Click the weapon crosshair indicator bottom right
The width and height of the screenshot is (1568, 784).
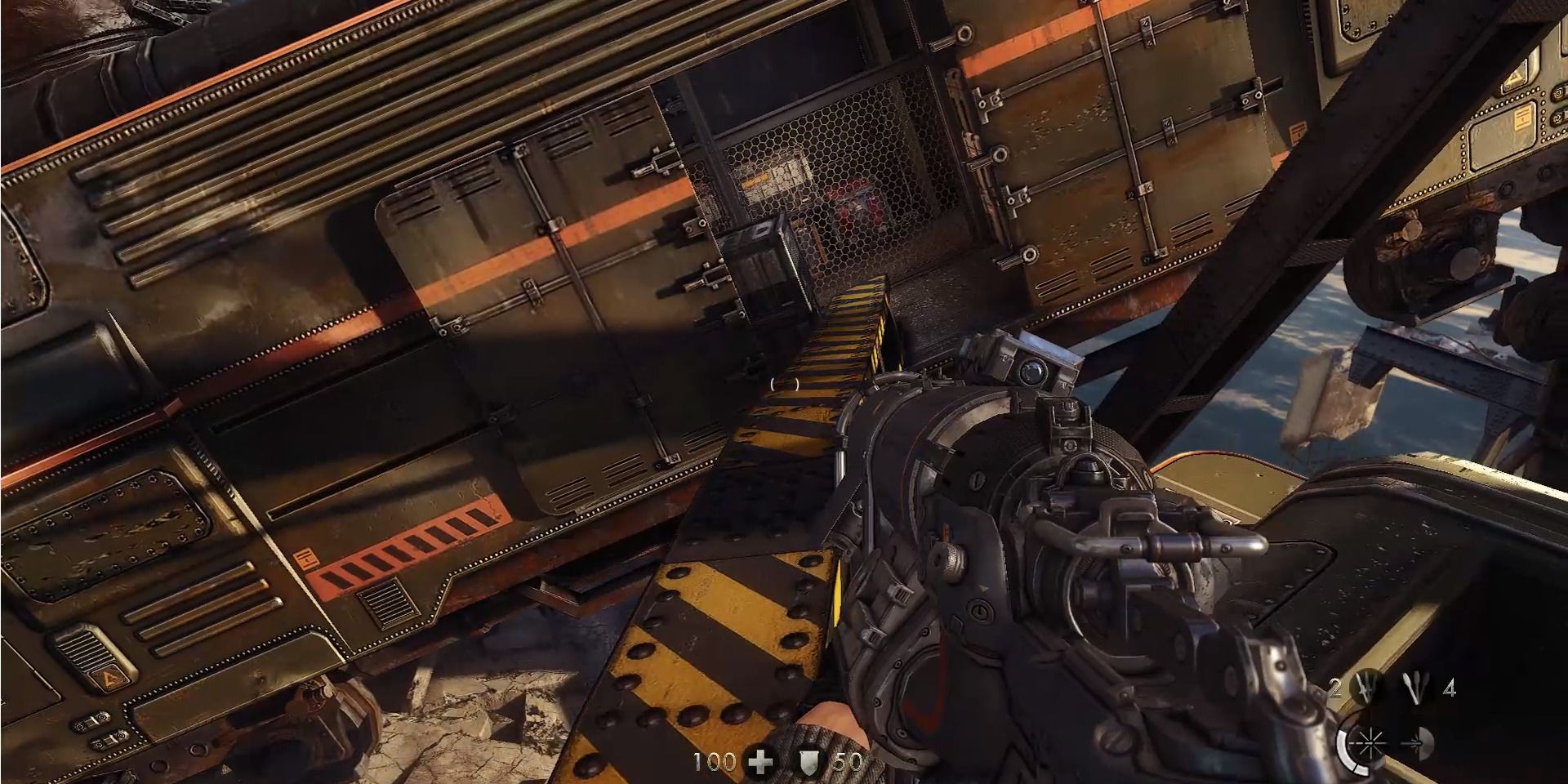click(1370, 743)
